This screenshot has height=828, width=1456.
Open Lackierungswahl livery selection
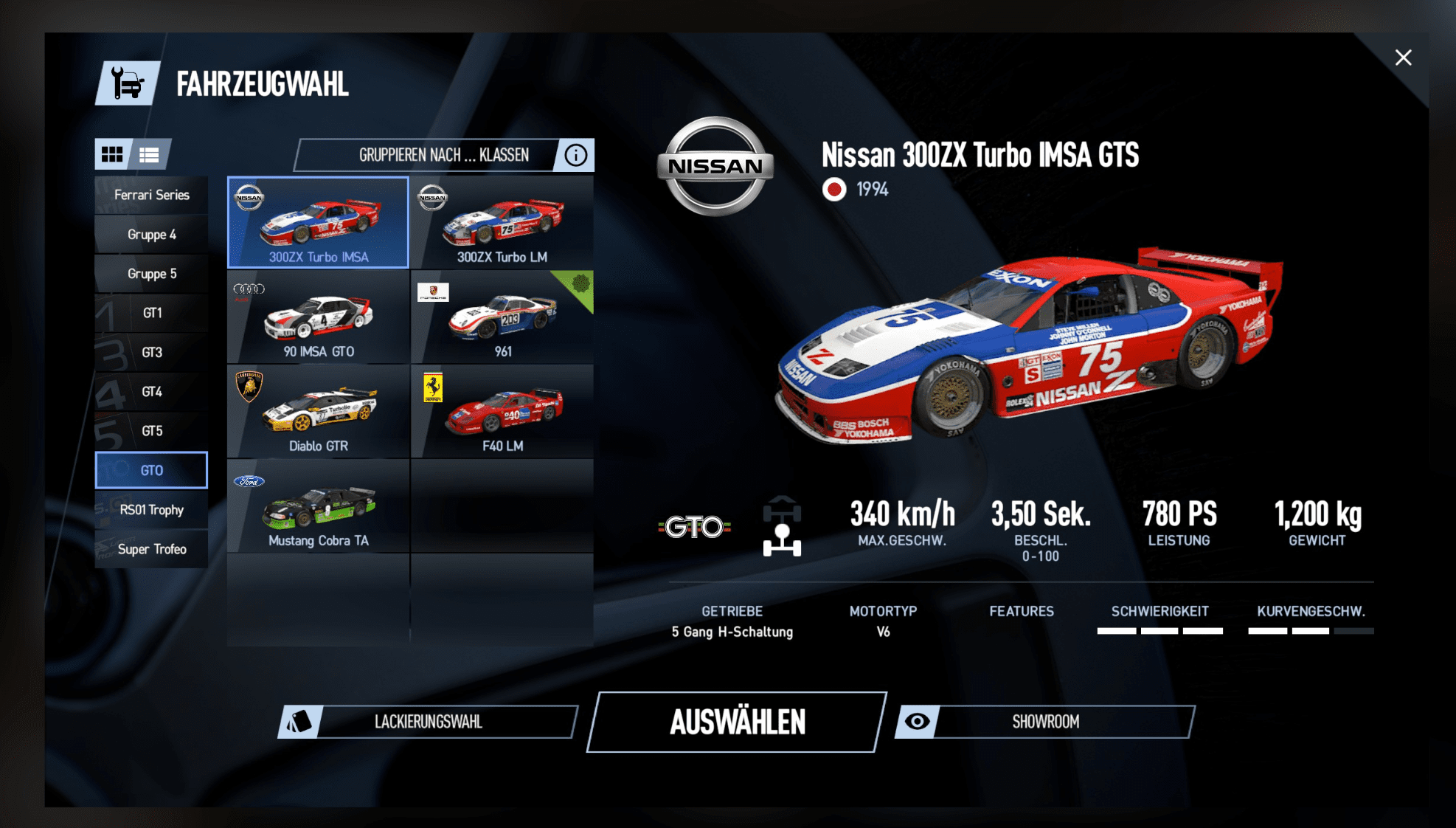428,722
